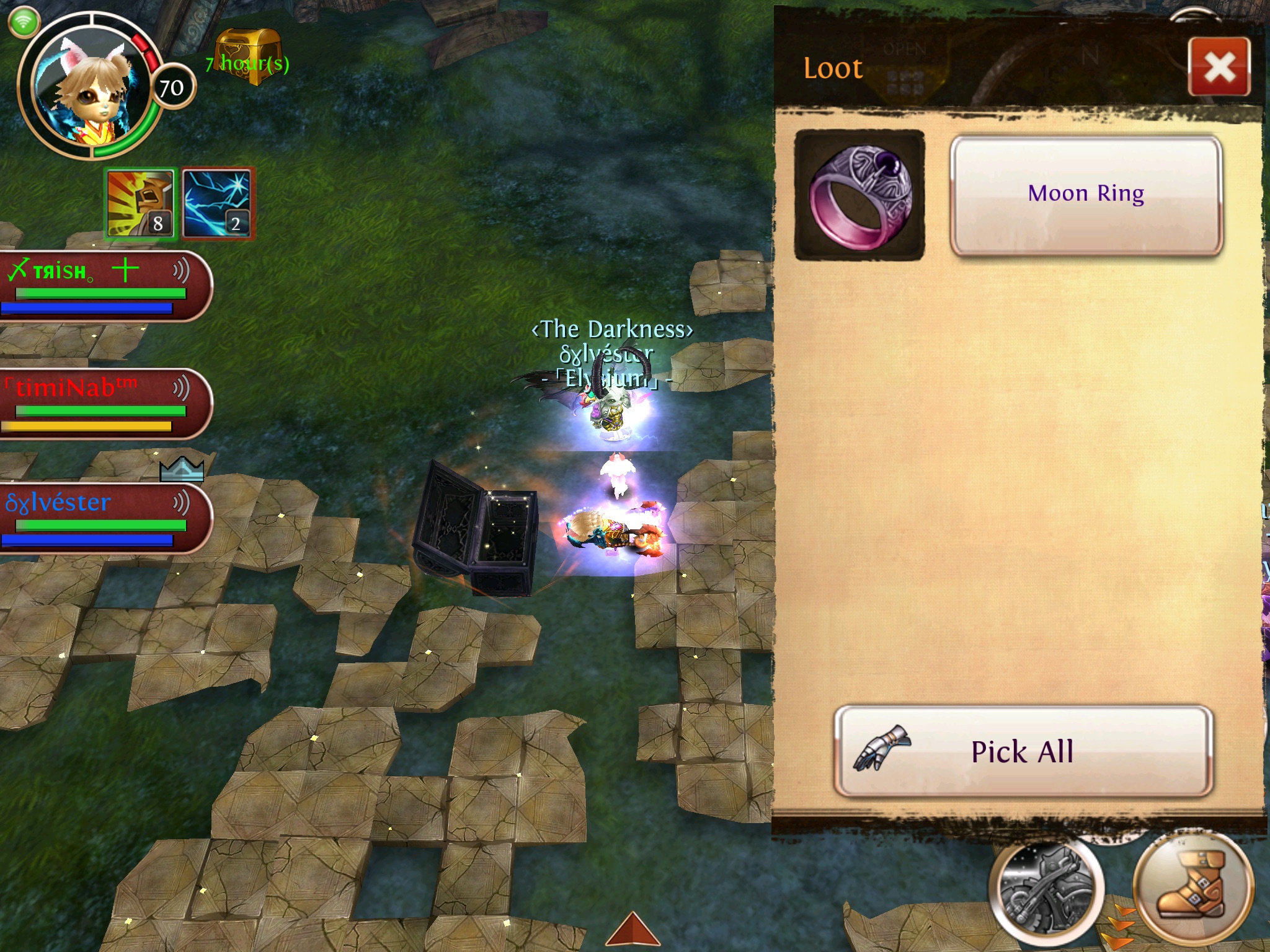
Task: Select the Moon Ring icon slot
Action: pos(859,195)
